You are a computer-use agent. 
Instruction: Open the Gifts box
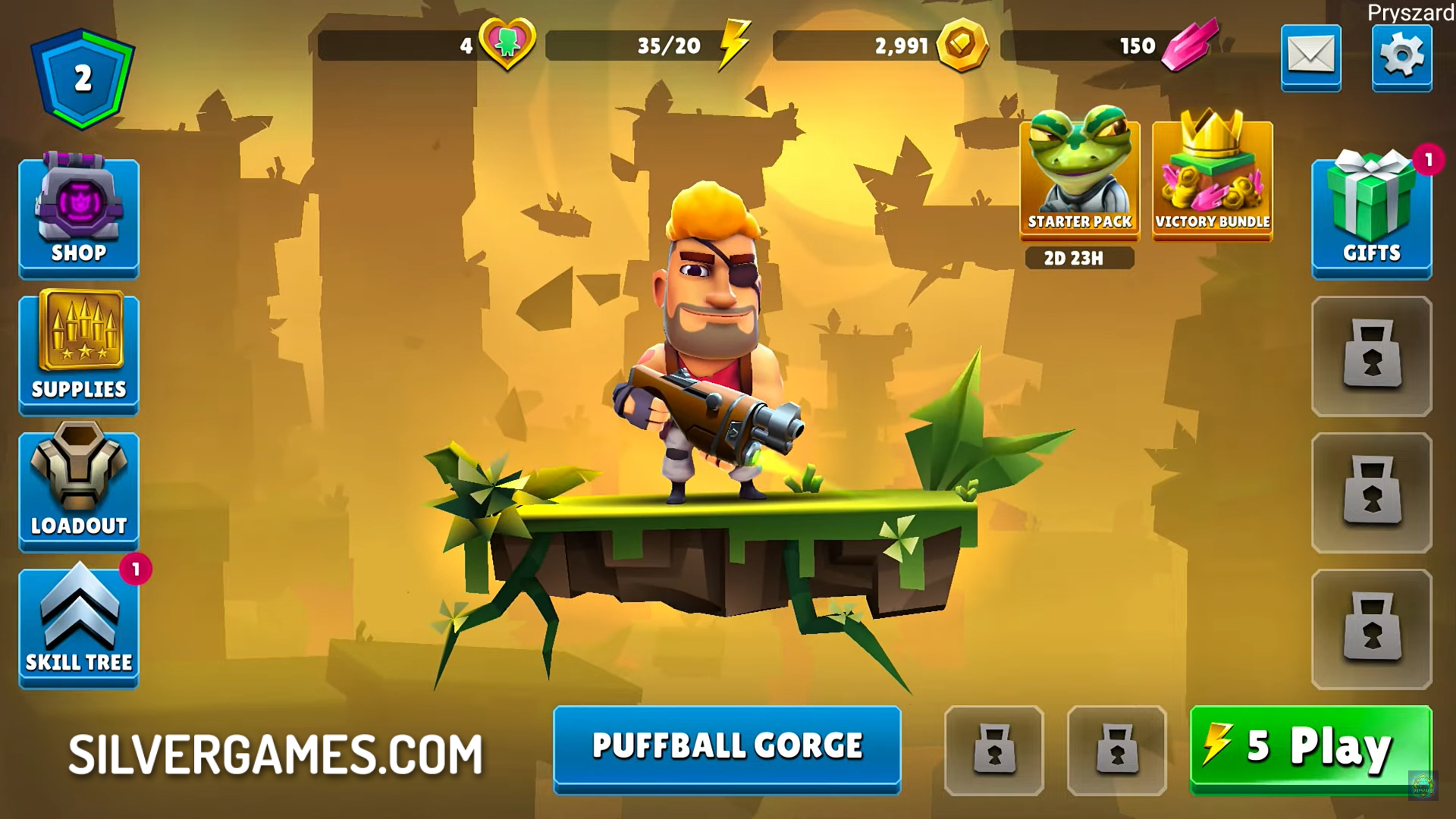click(1371, 217)
